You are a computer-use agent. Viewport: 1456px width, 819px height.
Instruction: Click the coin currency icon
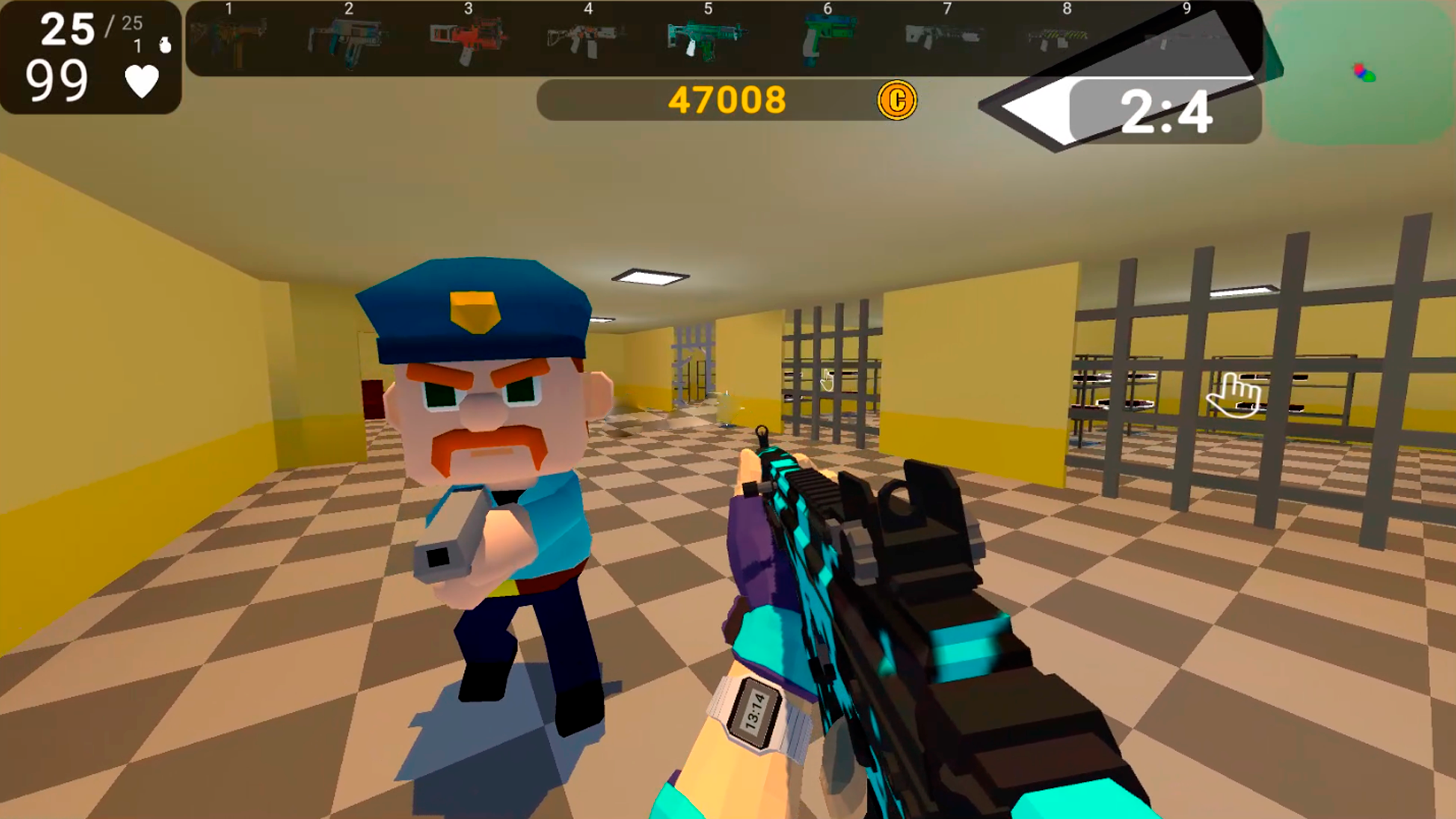[897, 101]
